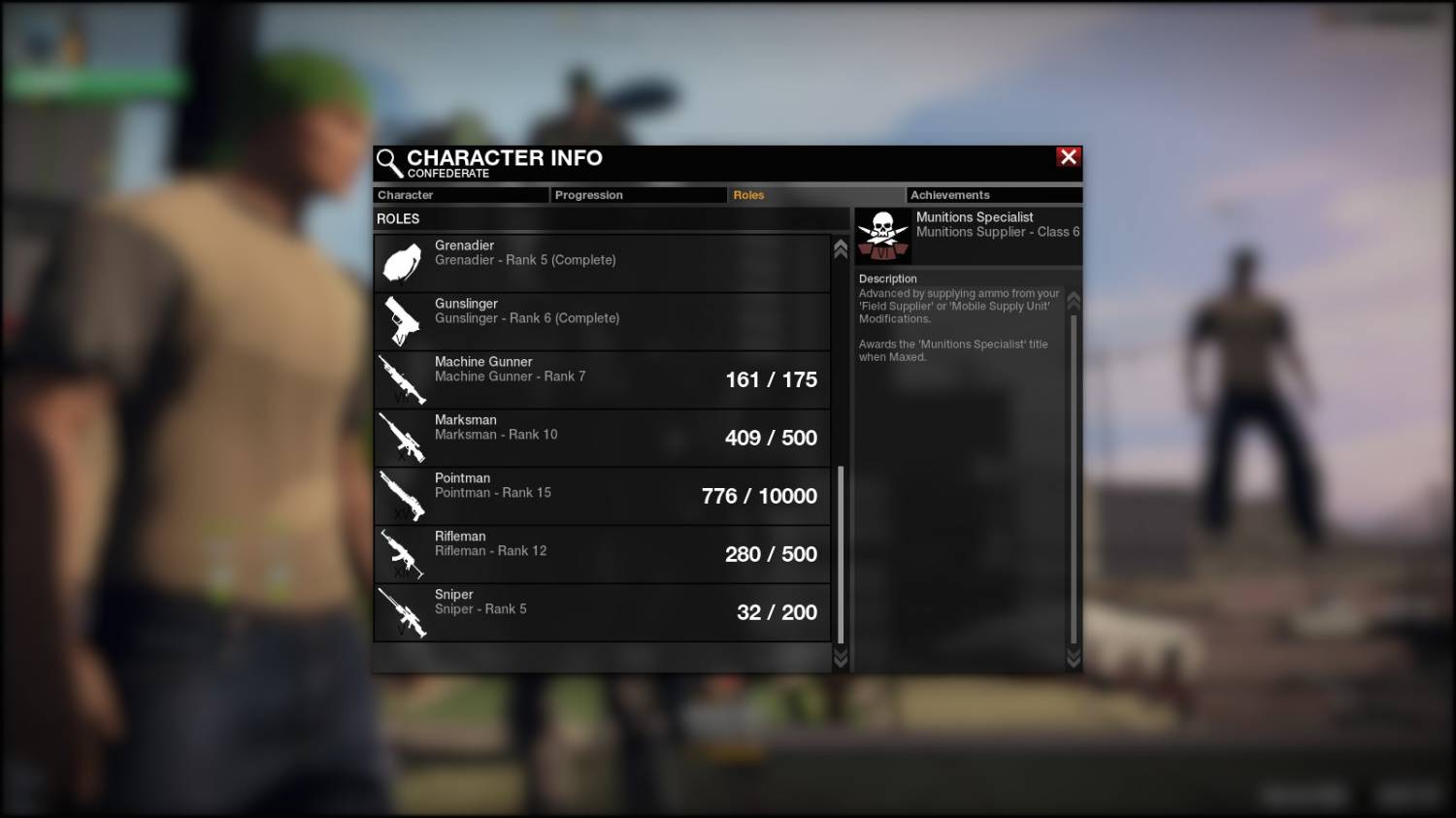Screen dimensions: 1456x818
Task: Click the description panel scroll-up arrow
Action: [1074, 300]
